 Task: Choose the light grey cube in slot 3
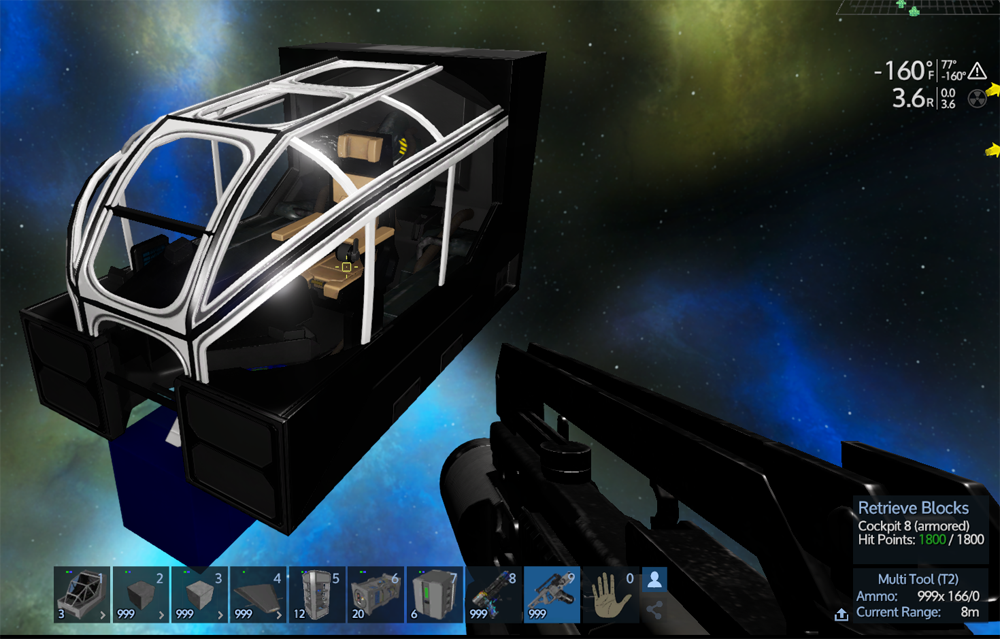tap(200, 595)
